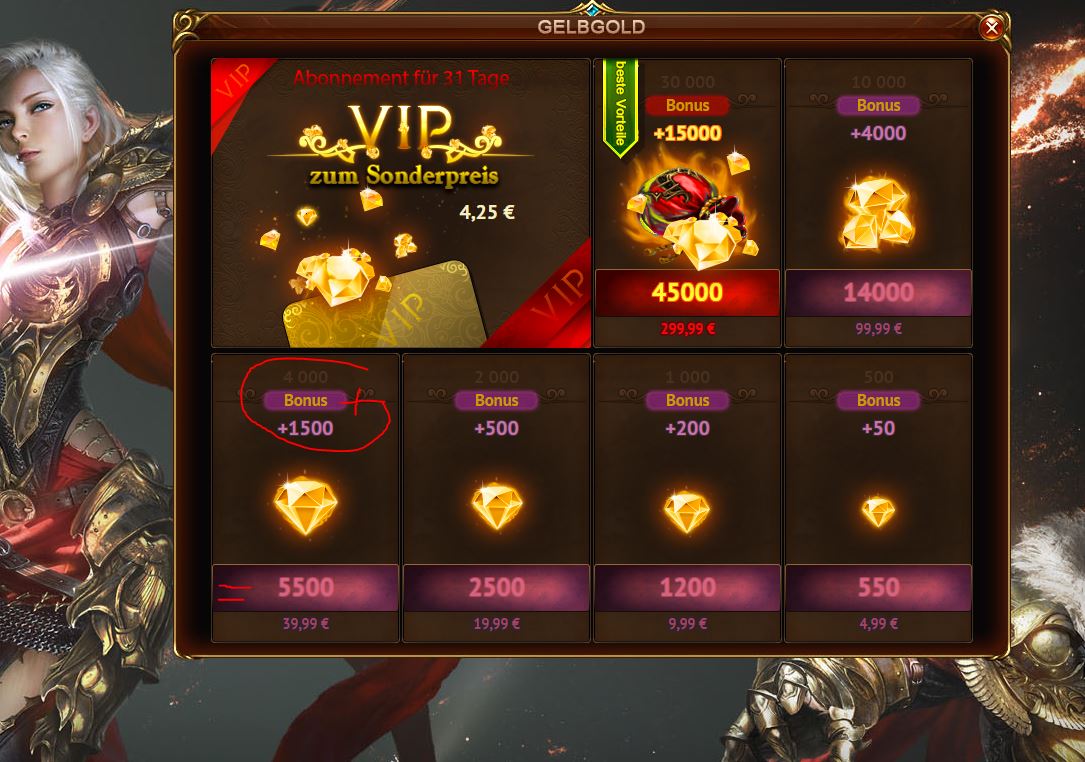This screenshot has height=762, width=1085.
Task: Buy the 45000 gold pack for 299,99 €
Action: point(687,292)
